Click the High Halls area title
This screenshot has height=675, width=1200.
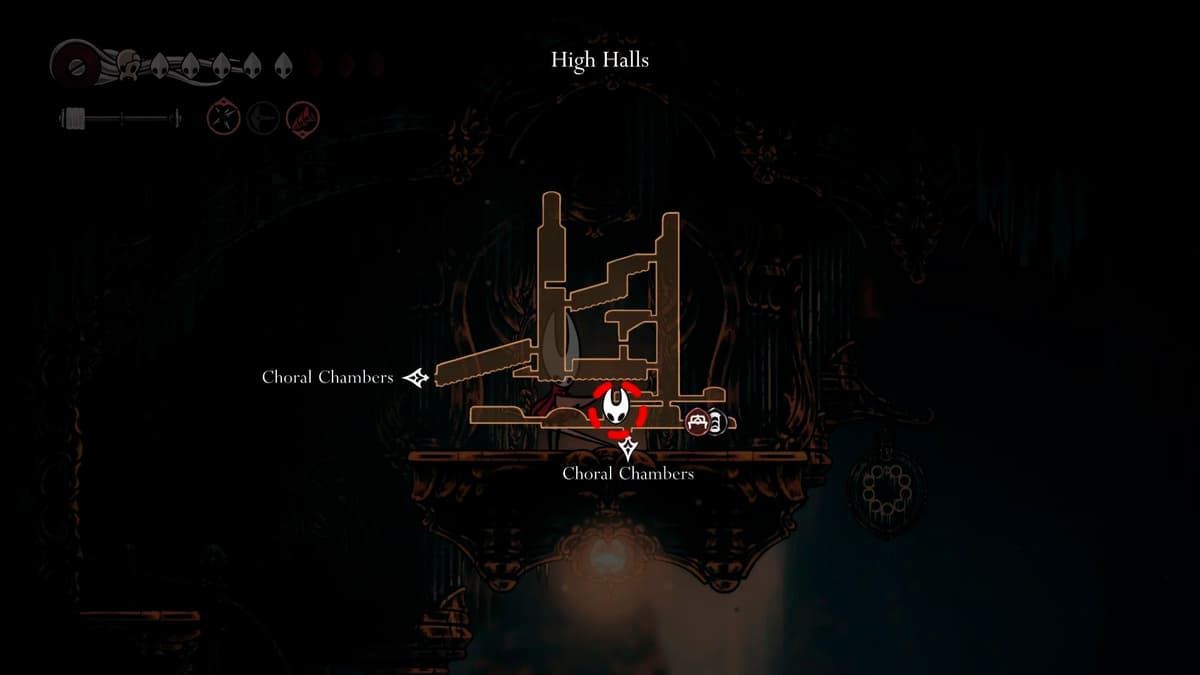pos(600,60)
